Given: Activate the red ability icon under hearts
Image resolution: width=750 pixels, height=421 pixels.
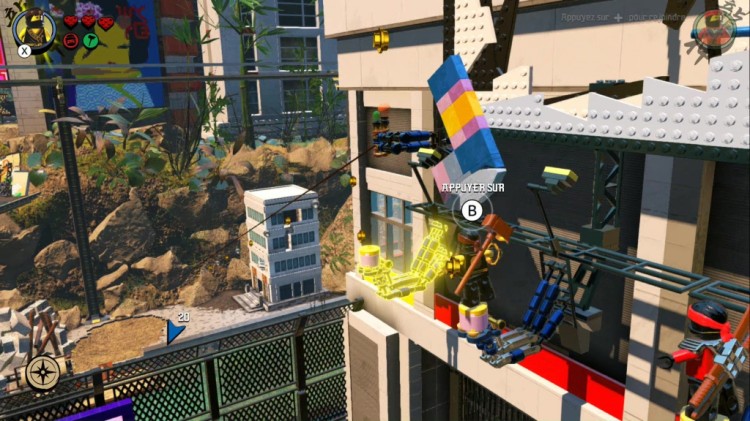Looking at the screenshot, I should point(72,41).
